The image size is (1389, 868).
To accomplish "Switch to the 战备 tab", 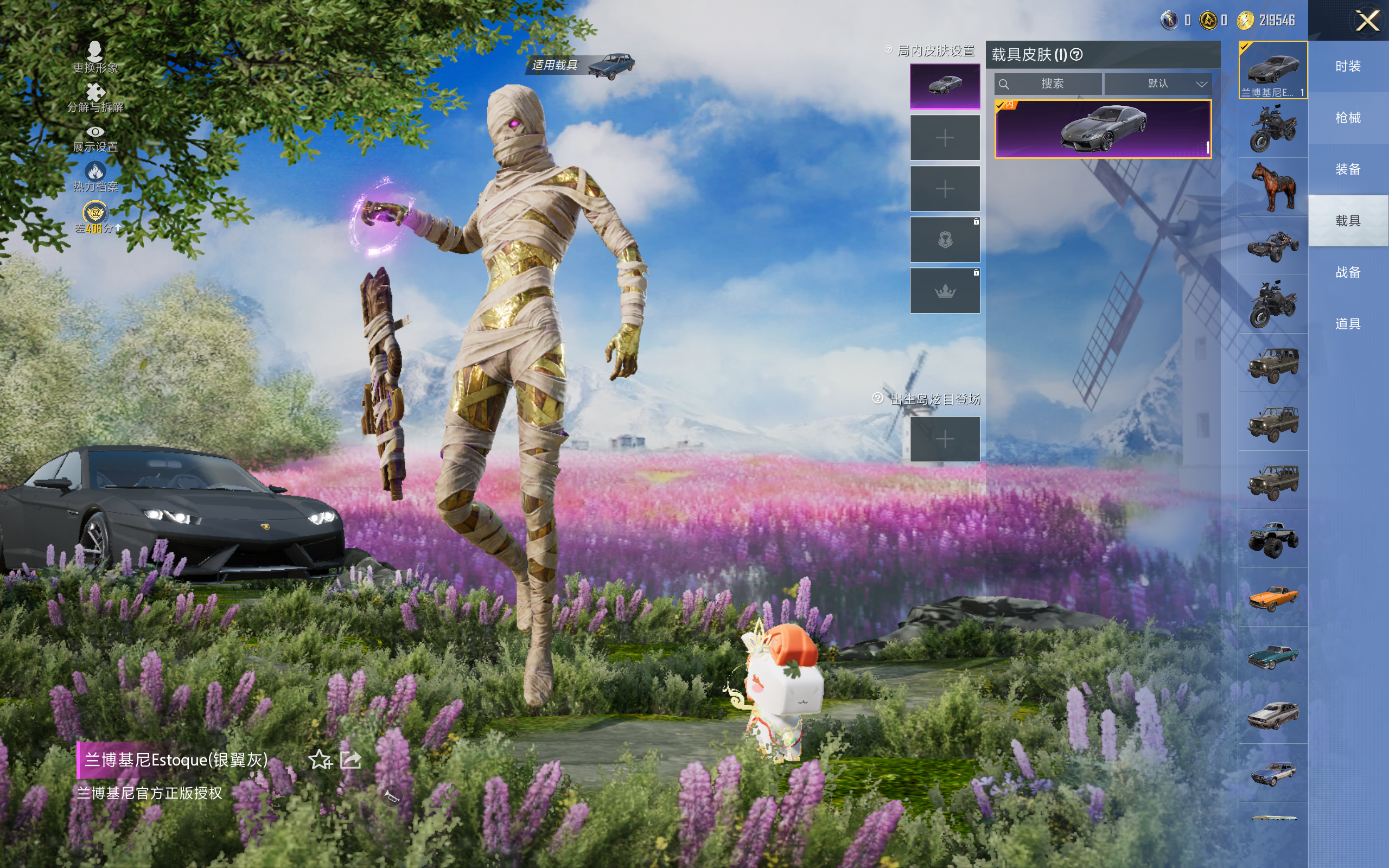I will coord(1348,272).
